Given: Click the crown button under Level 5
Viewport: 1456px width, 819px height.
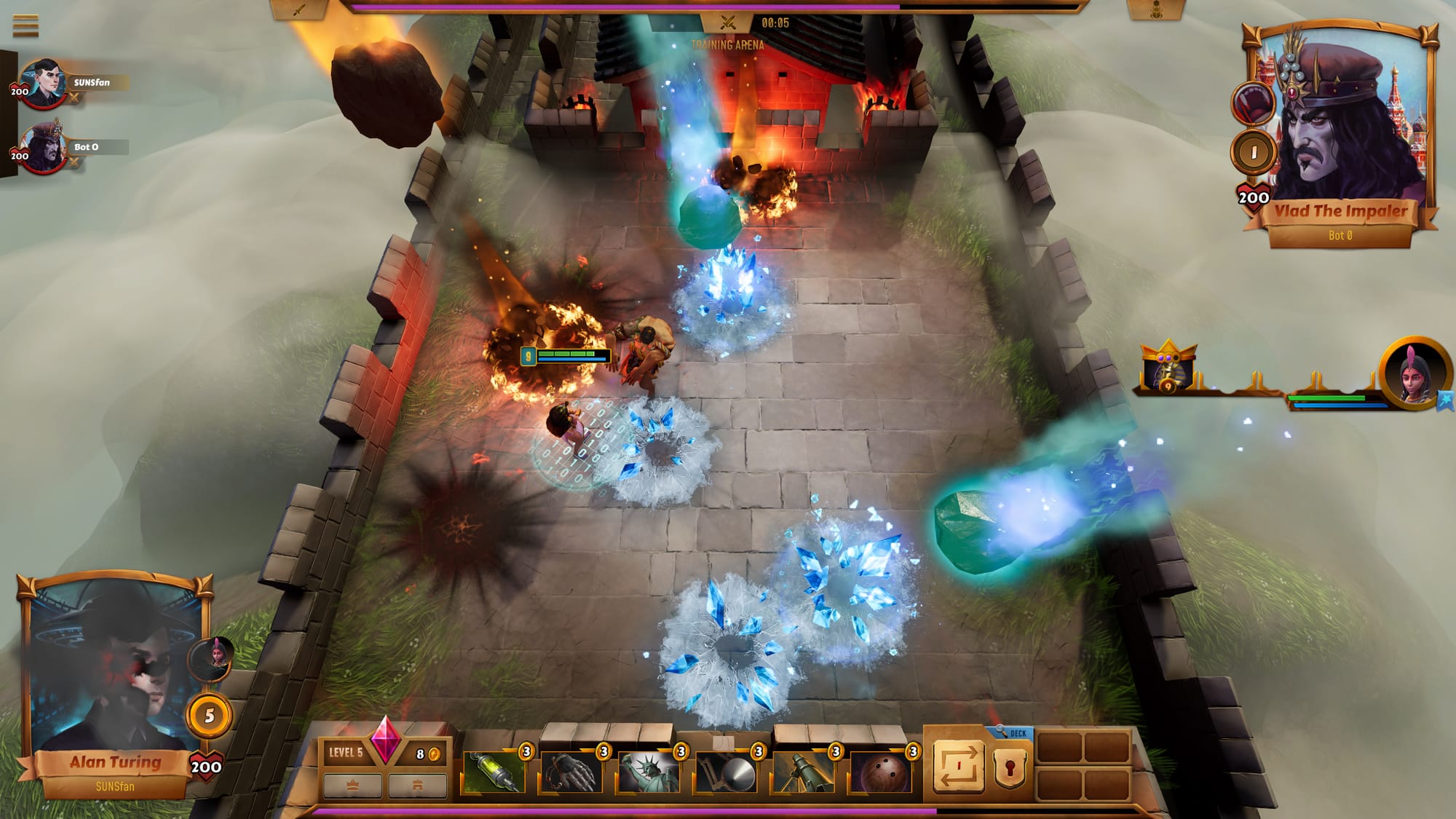Looking at the screenshot, I should tap(352, 786).
